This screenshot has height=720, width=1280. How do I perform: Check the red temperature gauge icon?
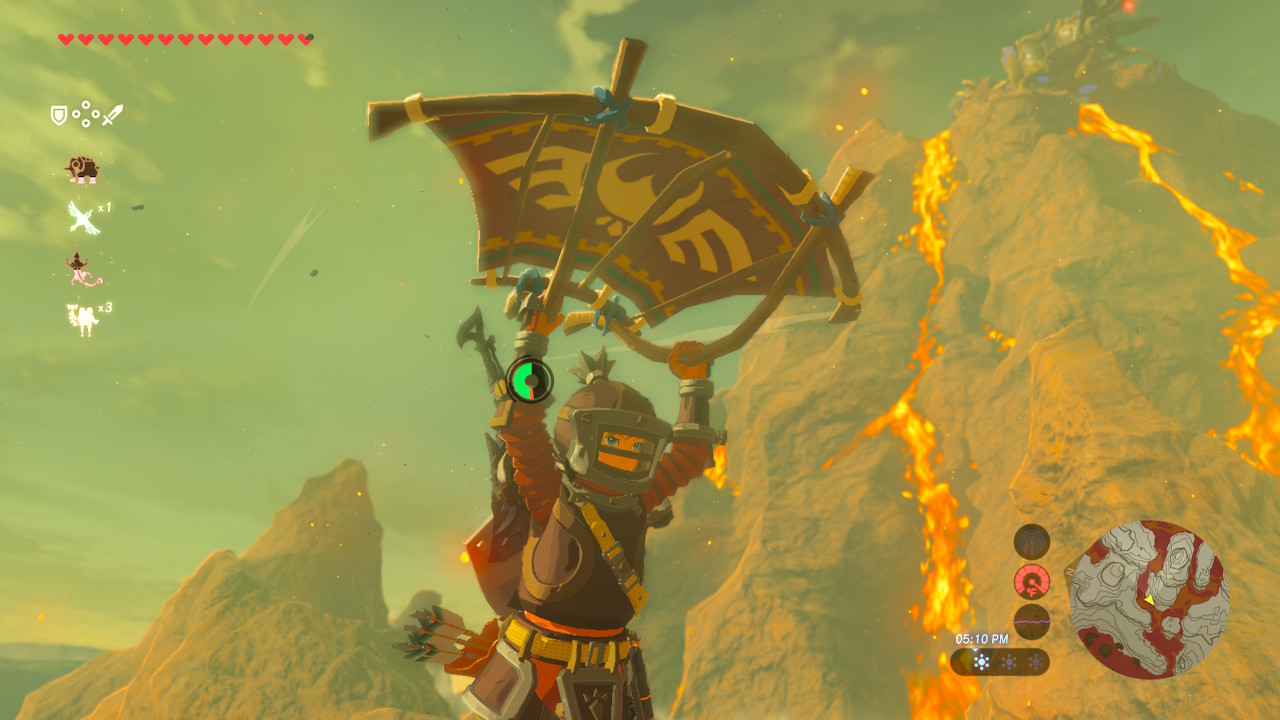click(1031, 581)
